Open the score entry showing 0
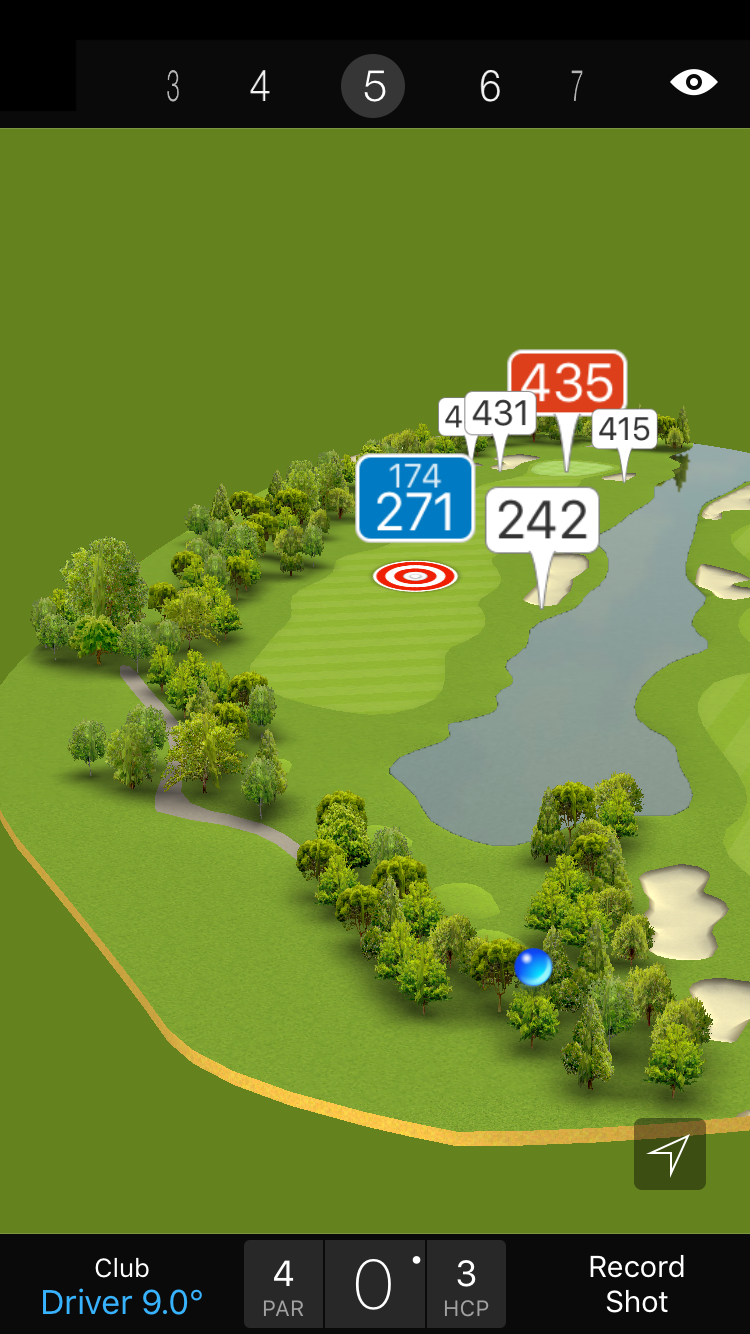750x1334 pixels. (374, 1285)
